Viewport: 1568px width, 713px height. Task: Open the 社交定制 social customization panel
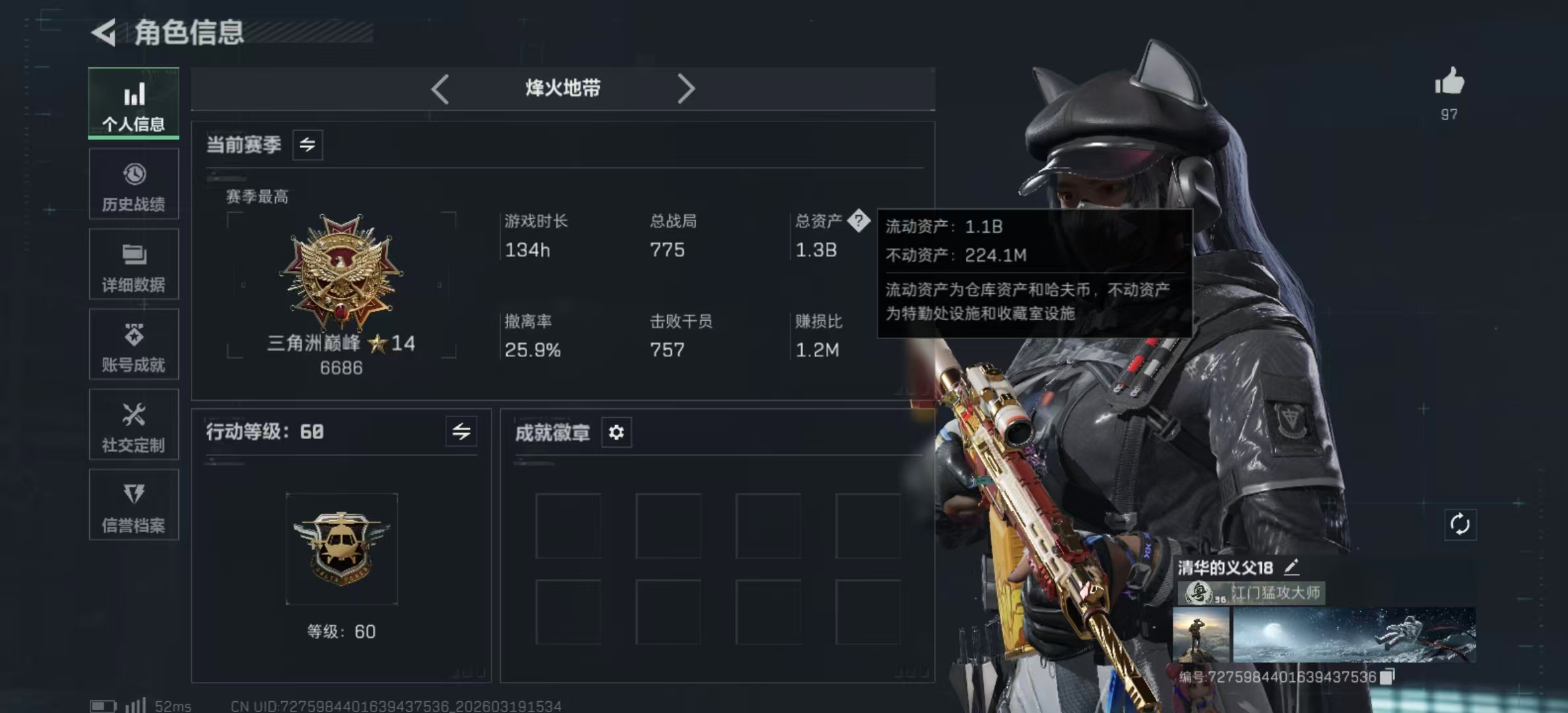[133, 425]
